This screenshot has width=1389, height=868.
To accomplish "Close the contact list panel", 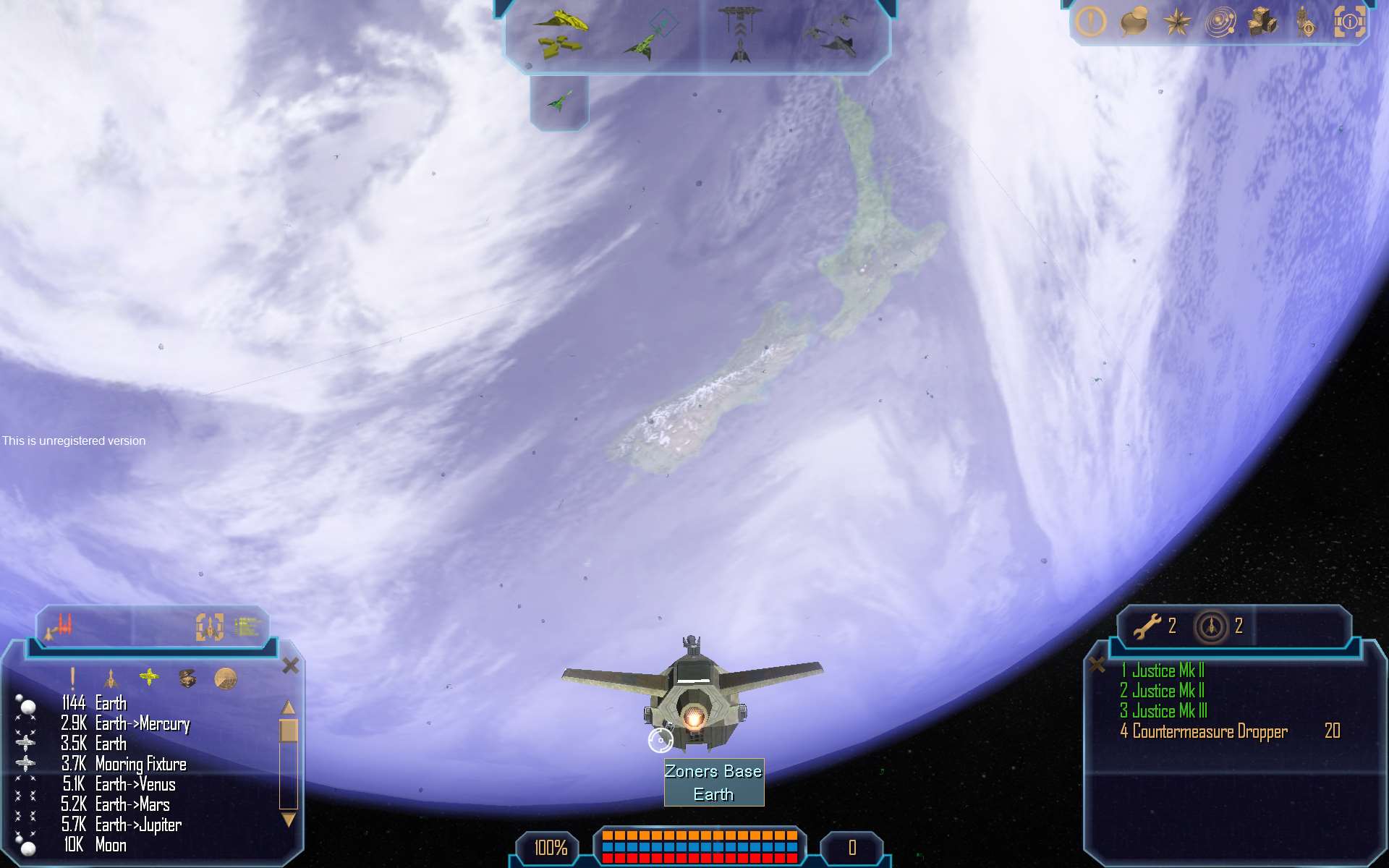I will click(291, 665).
